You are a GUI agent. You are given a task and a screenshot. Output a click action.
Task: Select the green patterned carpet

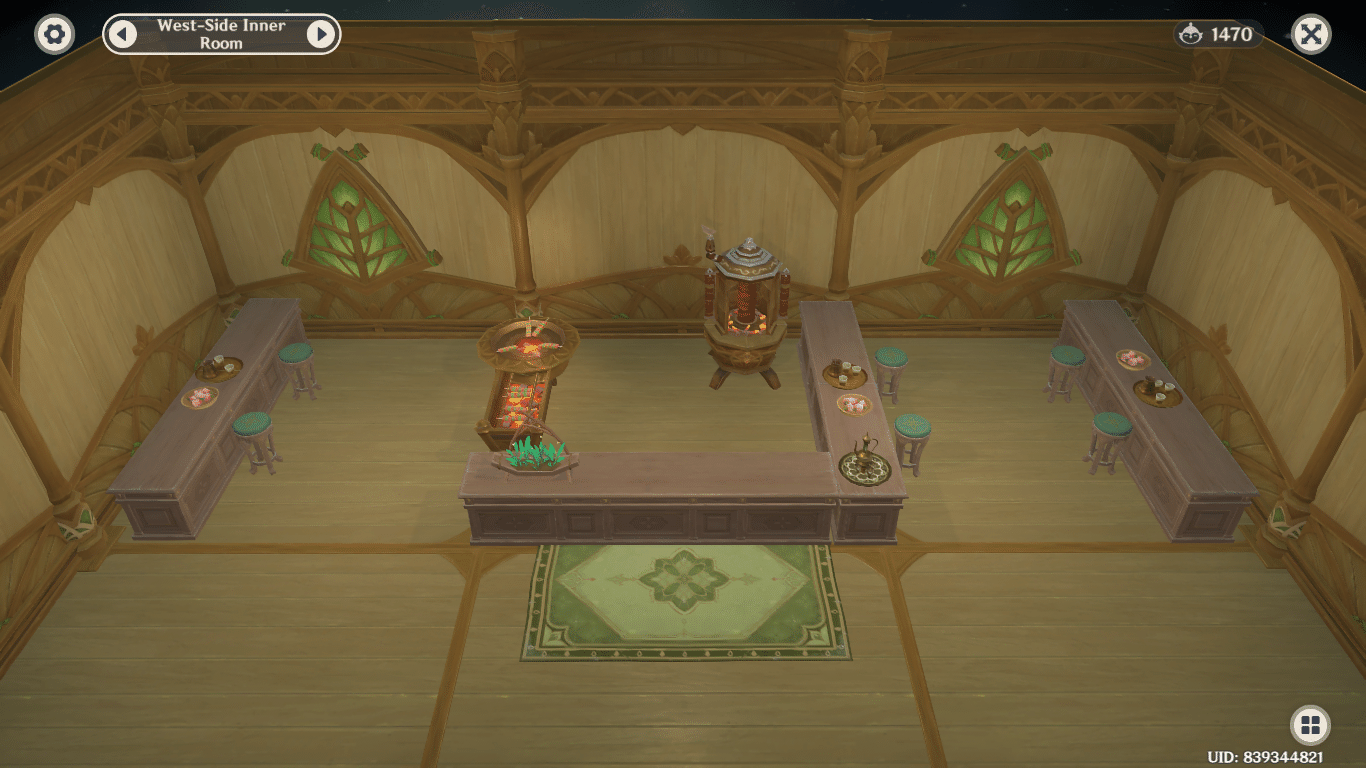(x=683, y=600)
